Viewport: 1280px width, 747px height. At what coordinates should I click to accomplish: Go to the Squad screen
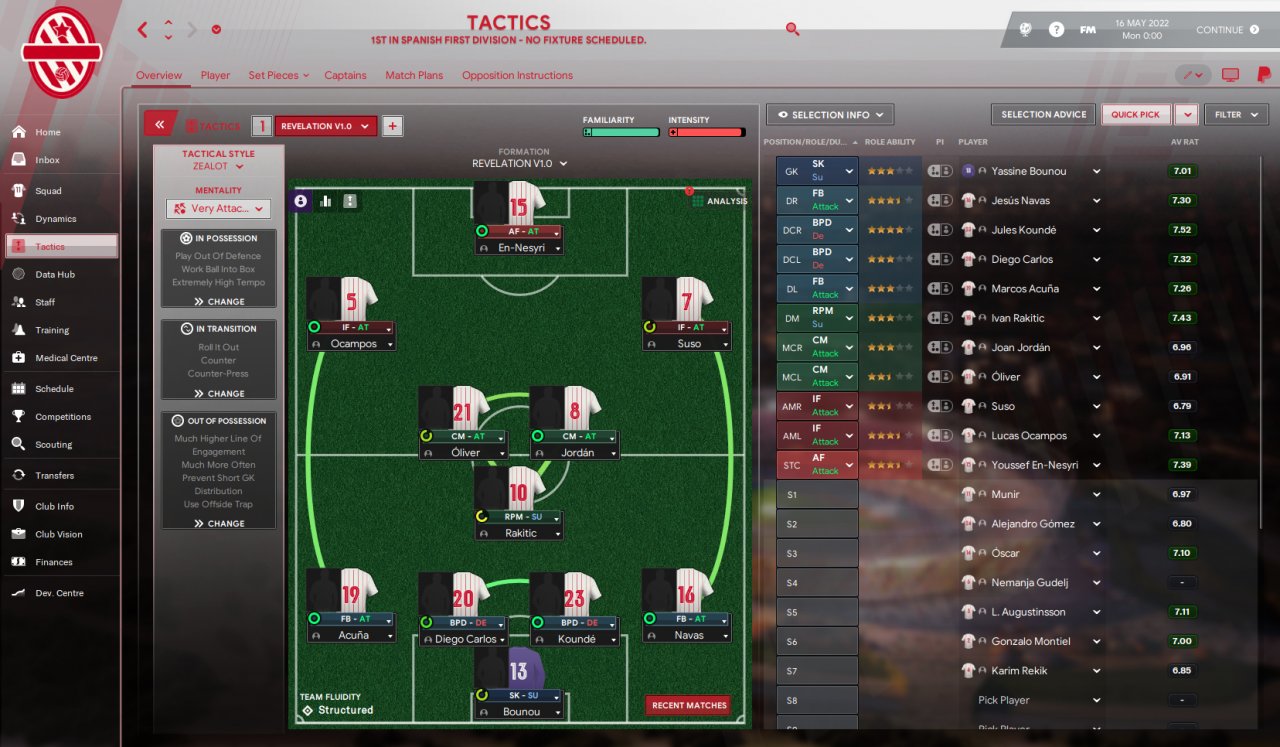[x=48, y=191]
